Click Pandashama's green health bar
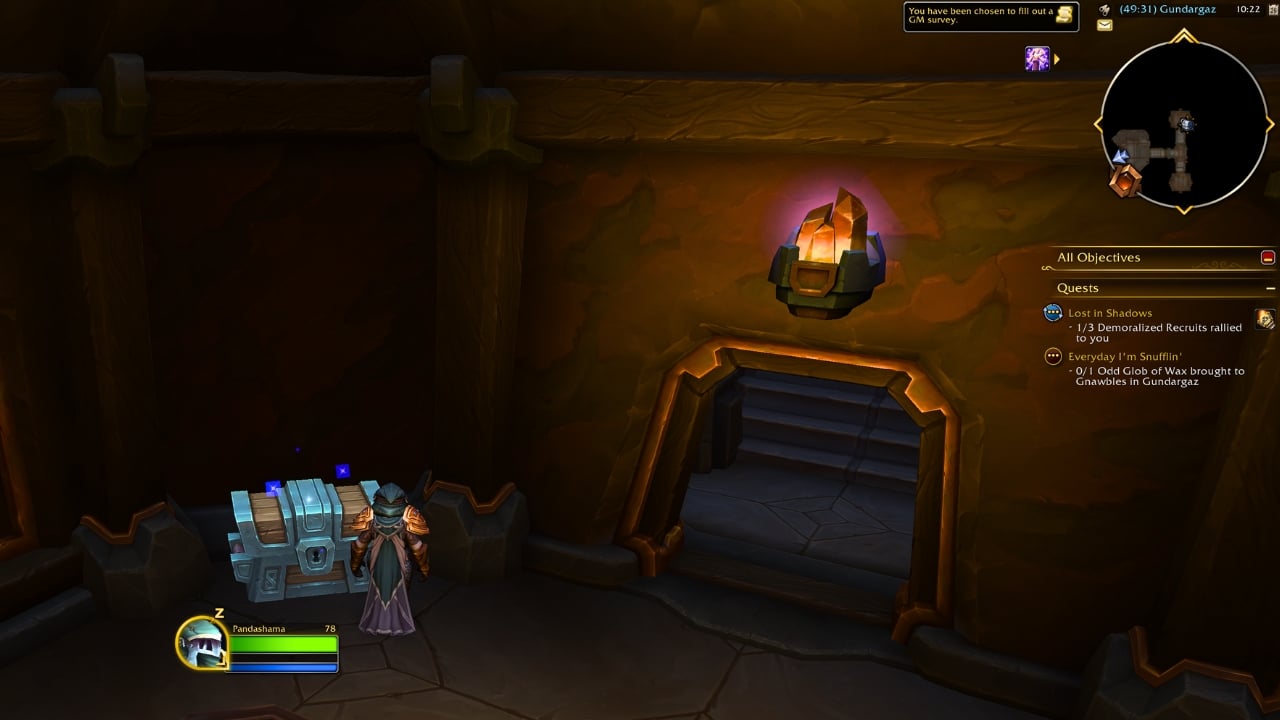 click(283, 645)
